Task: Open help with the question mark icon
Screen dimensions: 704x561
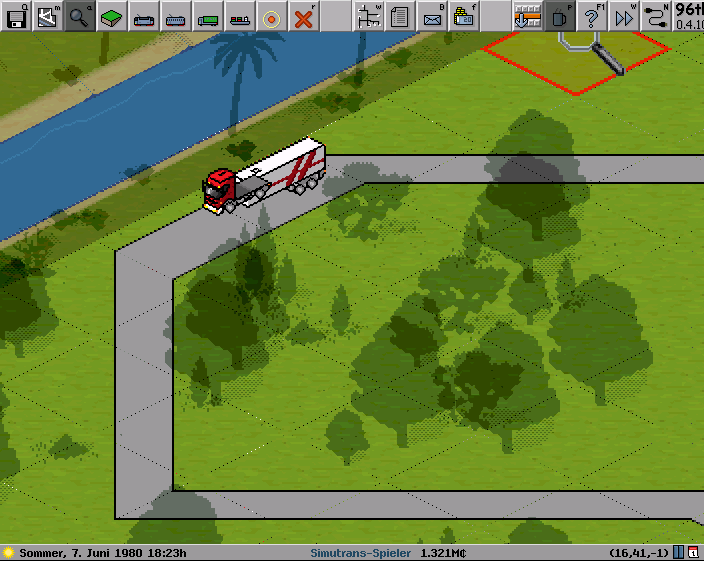Action: (592, 16)
